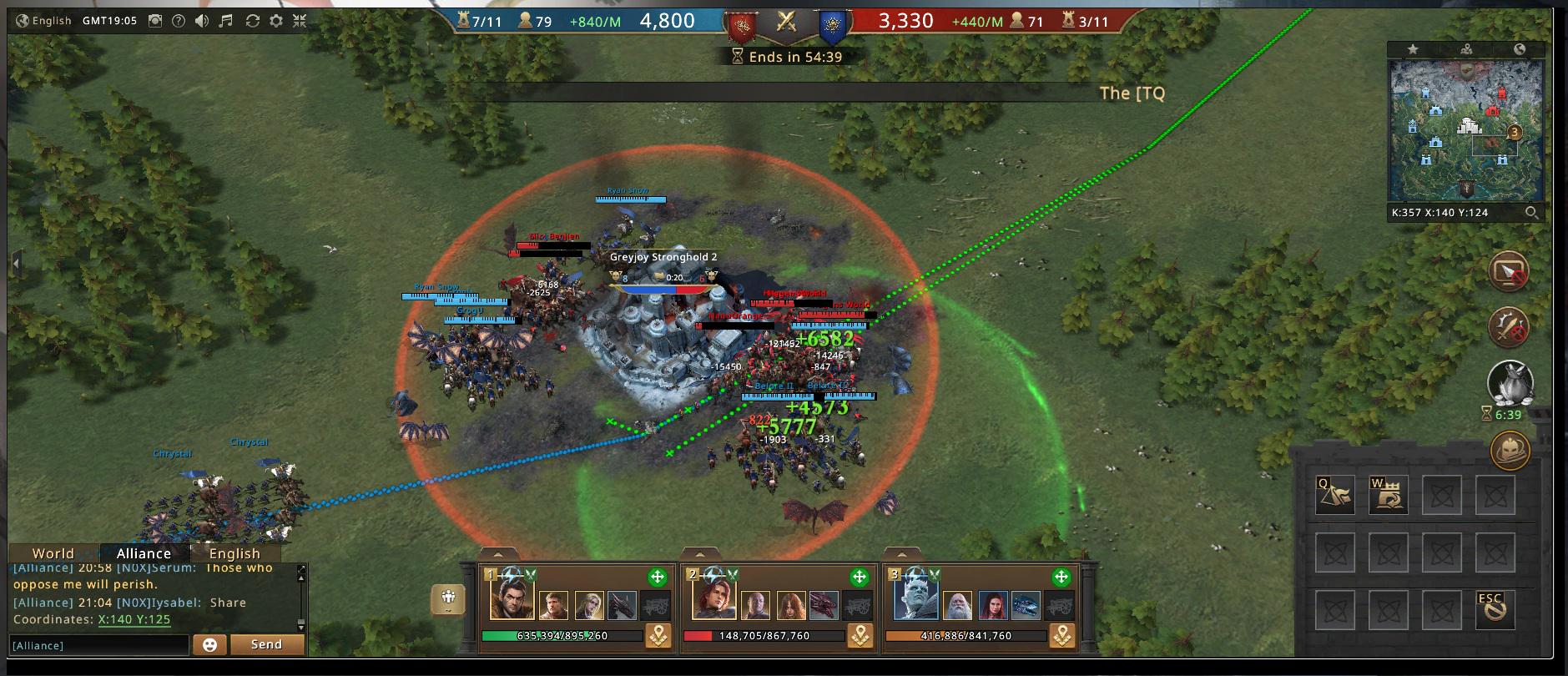1568x676 pixels.
Task: Locate army 1 with its map pin button
Action: (x=658, y=636)
